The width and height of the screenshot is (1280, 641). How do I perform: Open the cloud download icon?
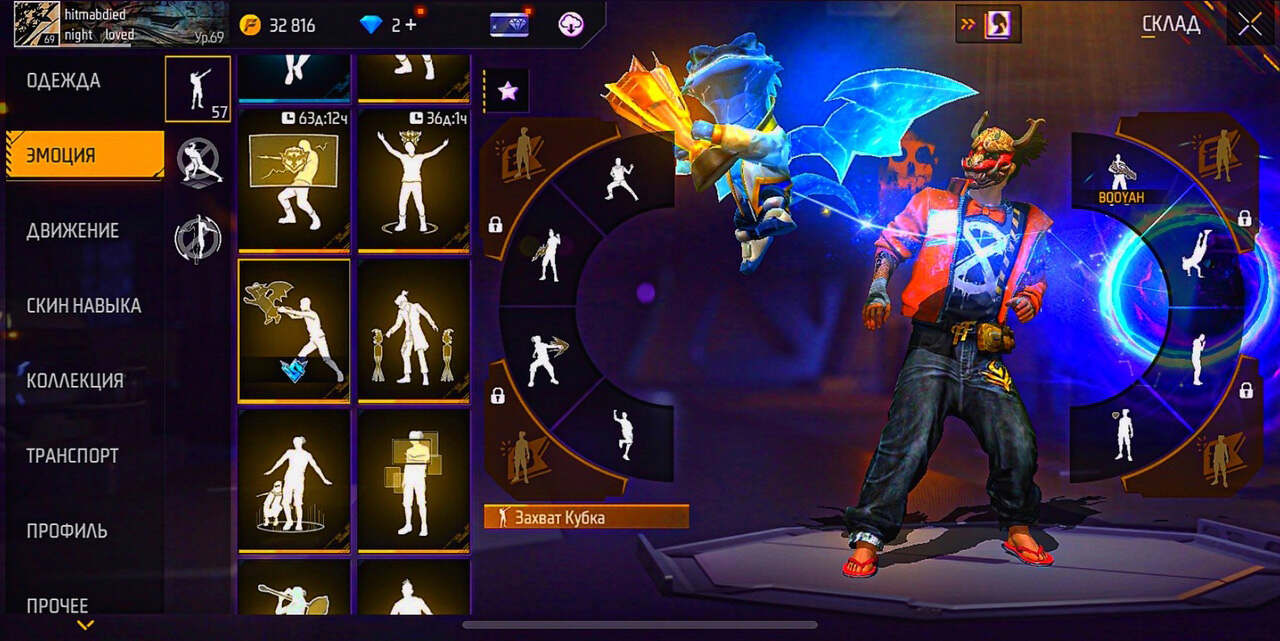pos(571,25)
